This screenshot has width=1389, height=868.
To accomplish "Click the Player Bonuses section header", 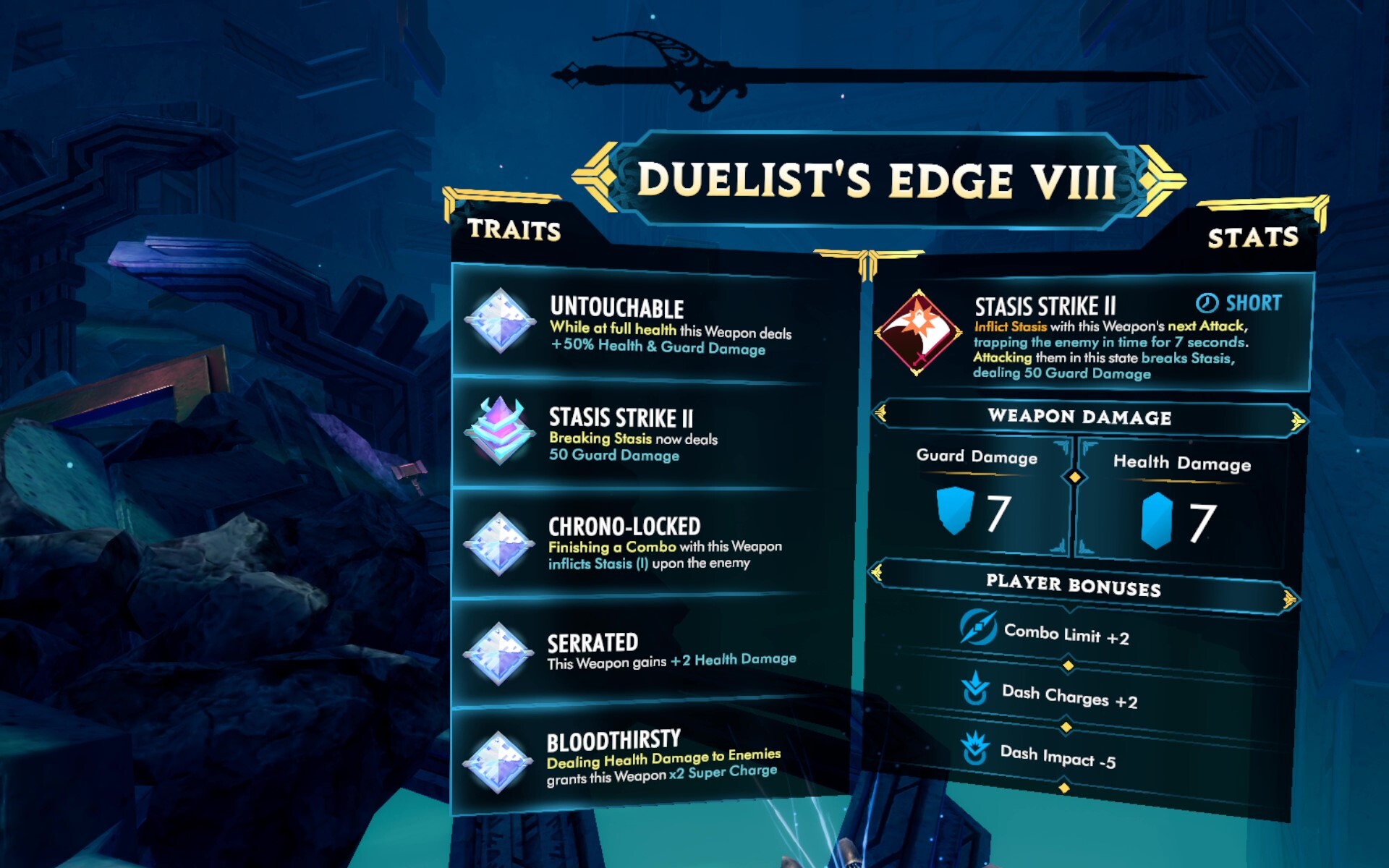I will (x=1074, y=585).
